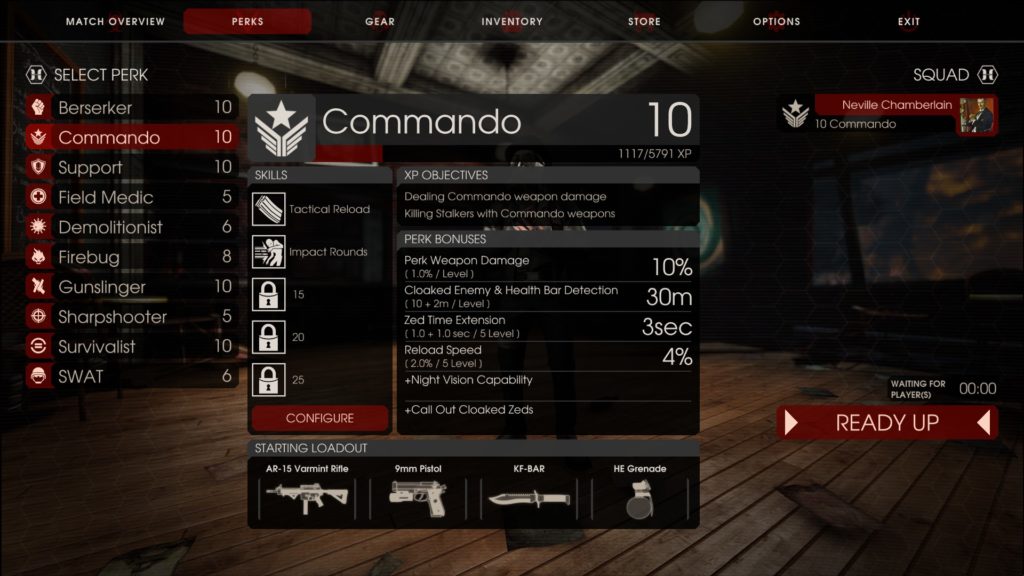
Task: Open the Match Overview tab
Action: pyautogui.click(x=113, y=22)
